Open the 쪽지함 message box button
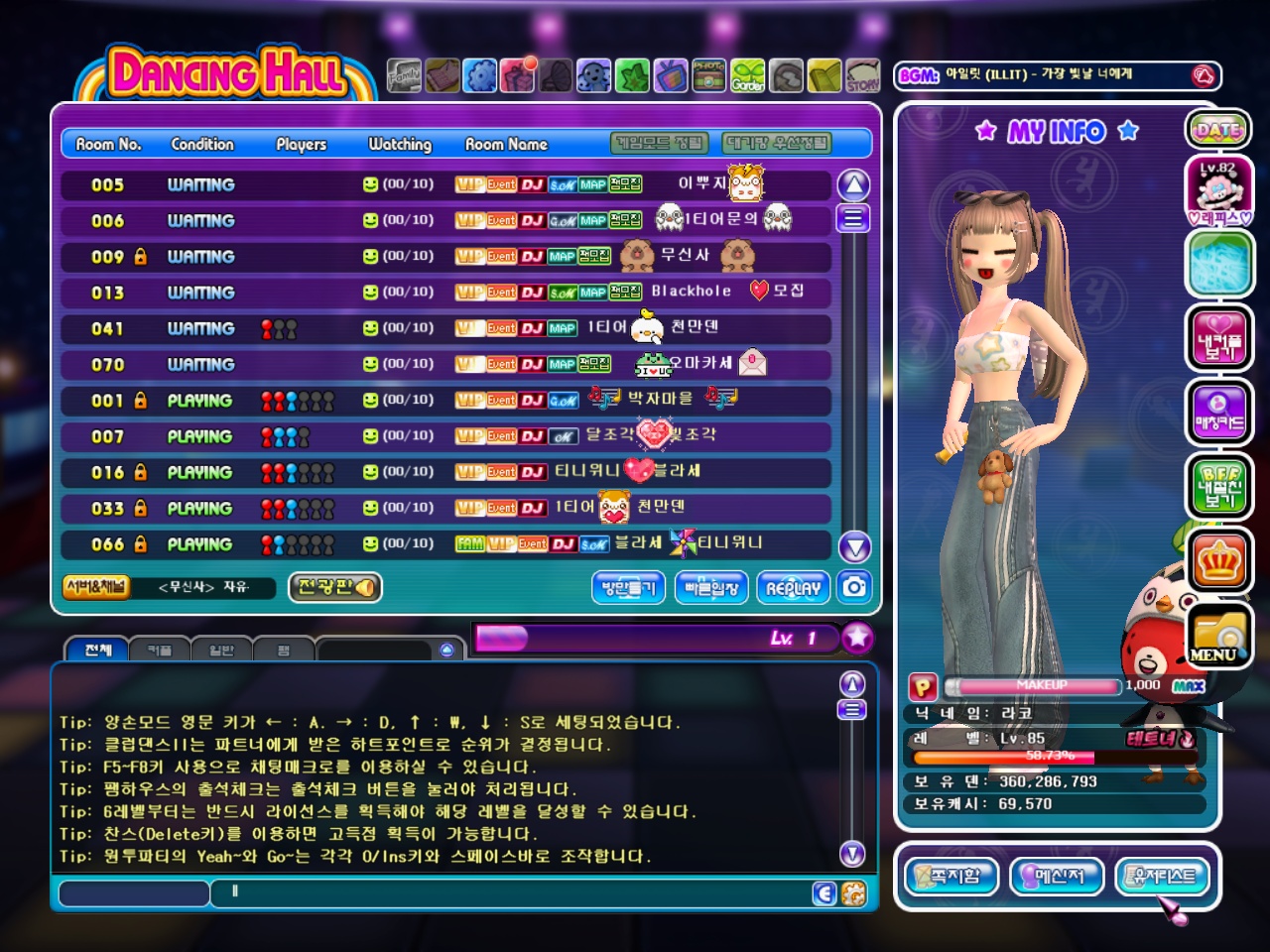Viewport: 1270px width, 952px height. click(951, 876)
